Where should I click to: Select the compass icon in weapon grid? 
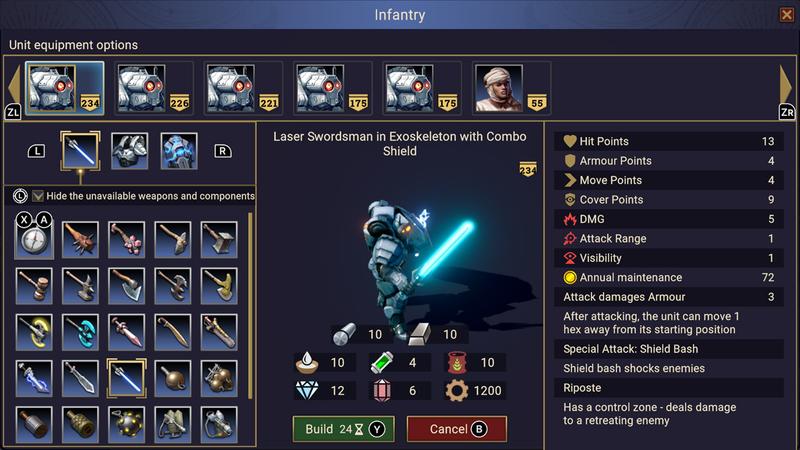coord(34,238)
